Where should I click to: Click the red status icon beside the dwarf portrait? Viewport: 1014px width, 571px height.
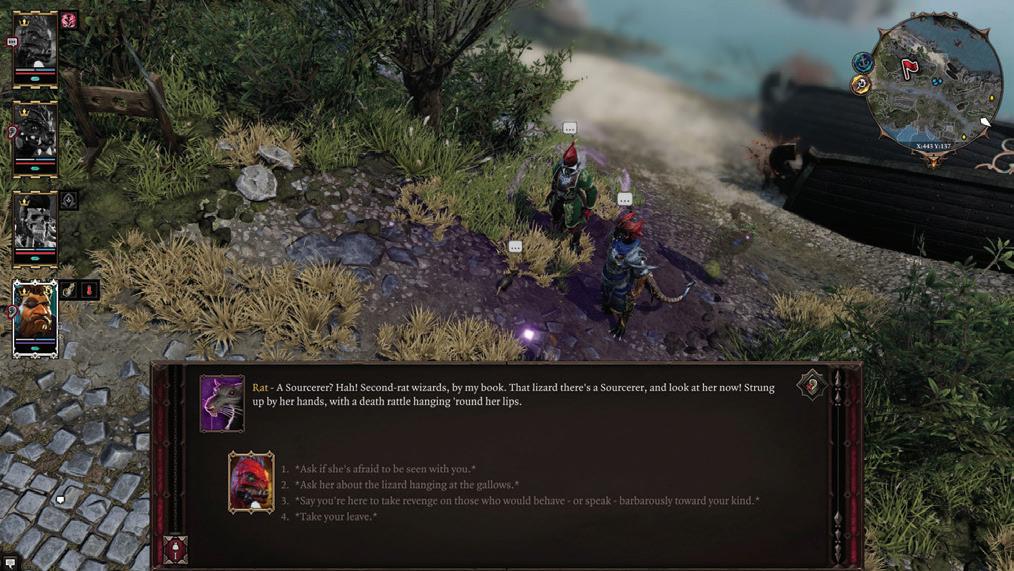(x=89, y=290)
